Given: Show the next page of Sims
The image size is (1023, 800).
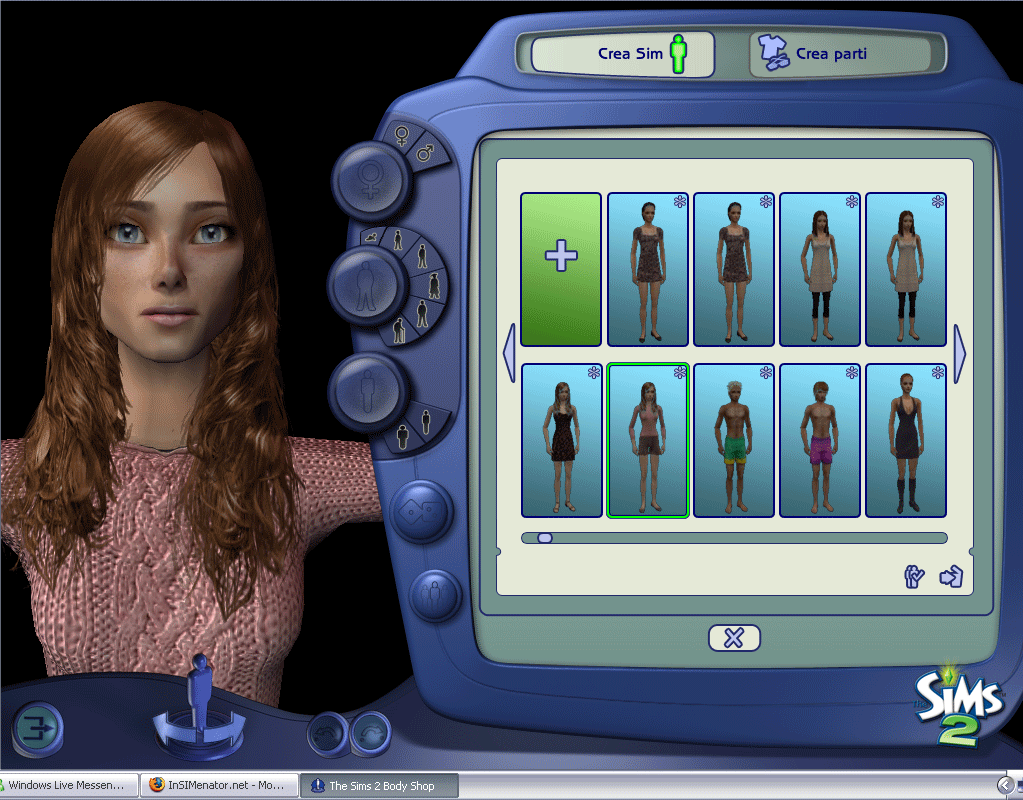Looking at the screenshot, I should pos(961,353).
